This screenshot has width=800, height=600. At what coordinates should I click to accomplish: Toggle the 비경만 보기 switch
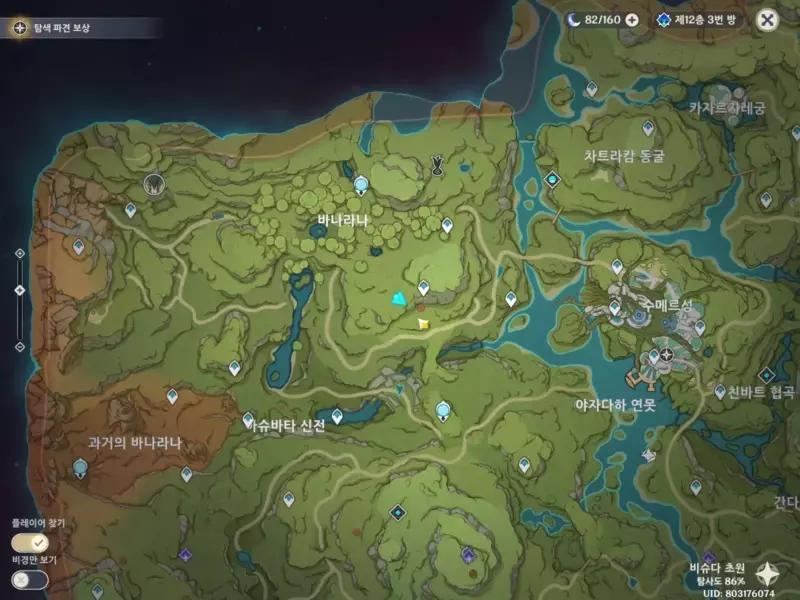[x=30, y=579]
